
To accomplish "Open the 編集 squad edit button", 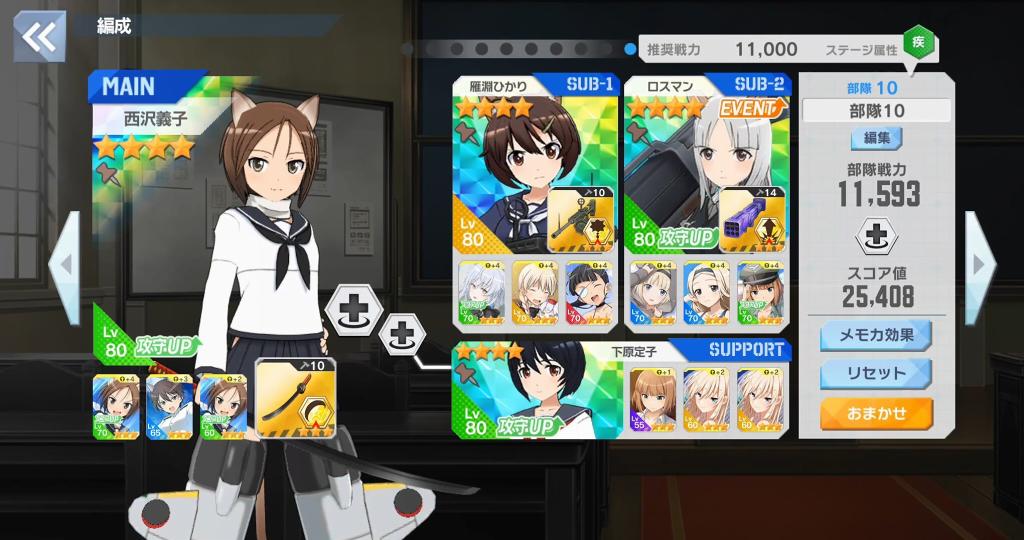I will pos(876,138).
